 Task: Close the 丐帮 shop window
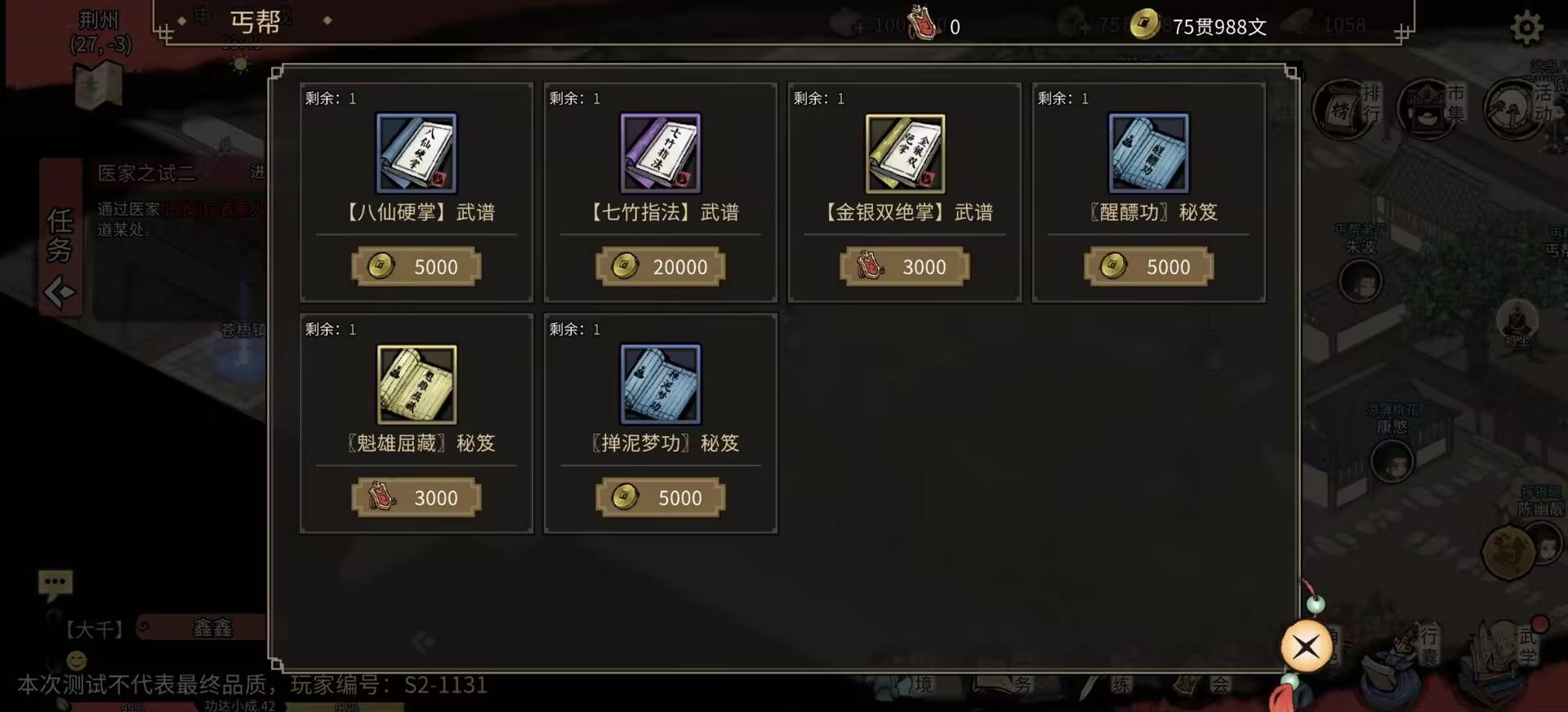(x=1306, y=646)
